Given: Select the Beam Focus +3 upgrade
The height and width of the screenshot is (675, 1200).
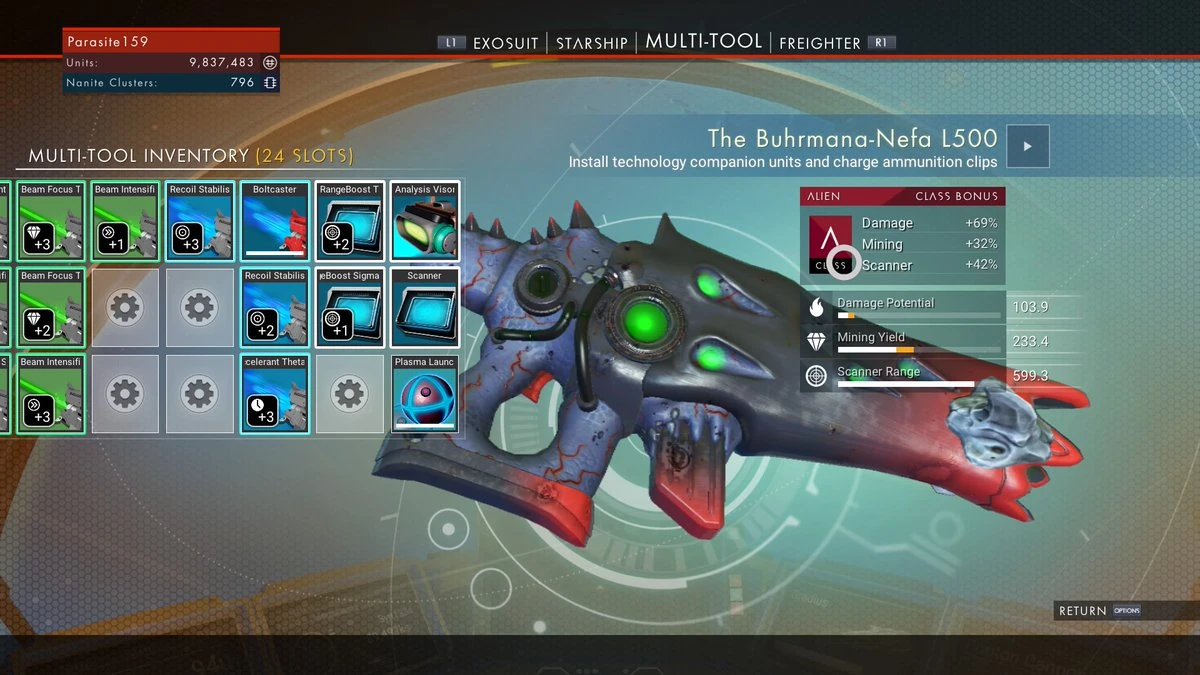Looking at the screenshot, I should click(49, 221).
